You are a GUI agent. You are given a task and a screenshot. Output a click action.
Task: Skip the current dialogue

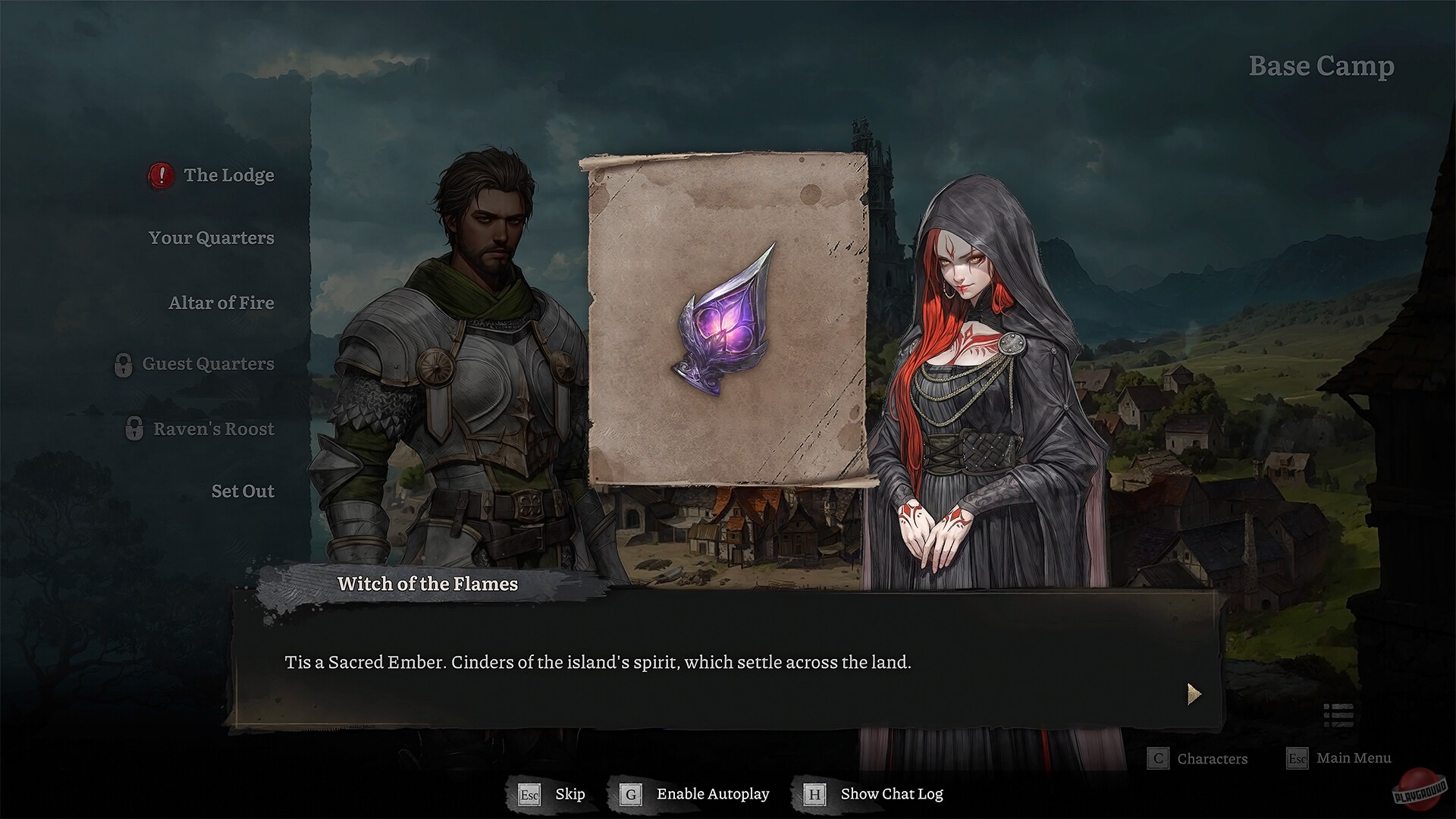click(570, 794)
